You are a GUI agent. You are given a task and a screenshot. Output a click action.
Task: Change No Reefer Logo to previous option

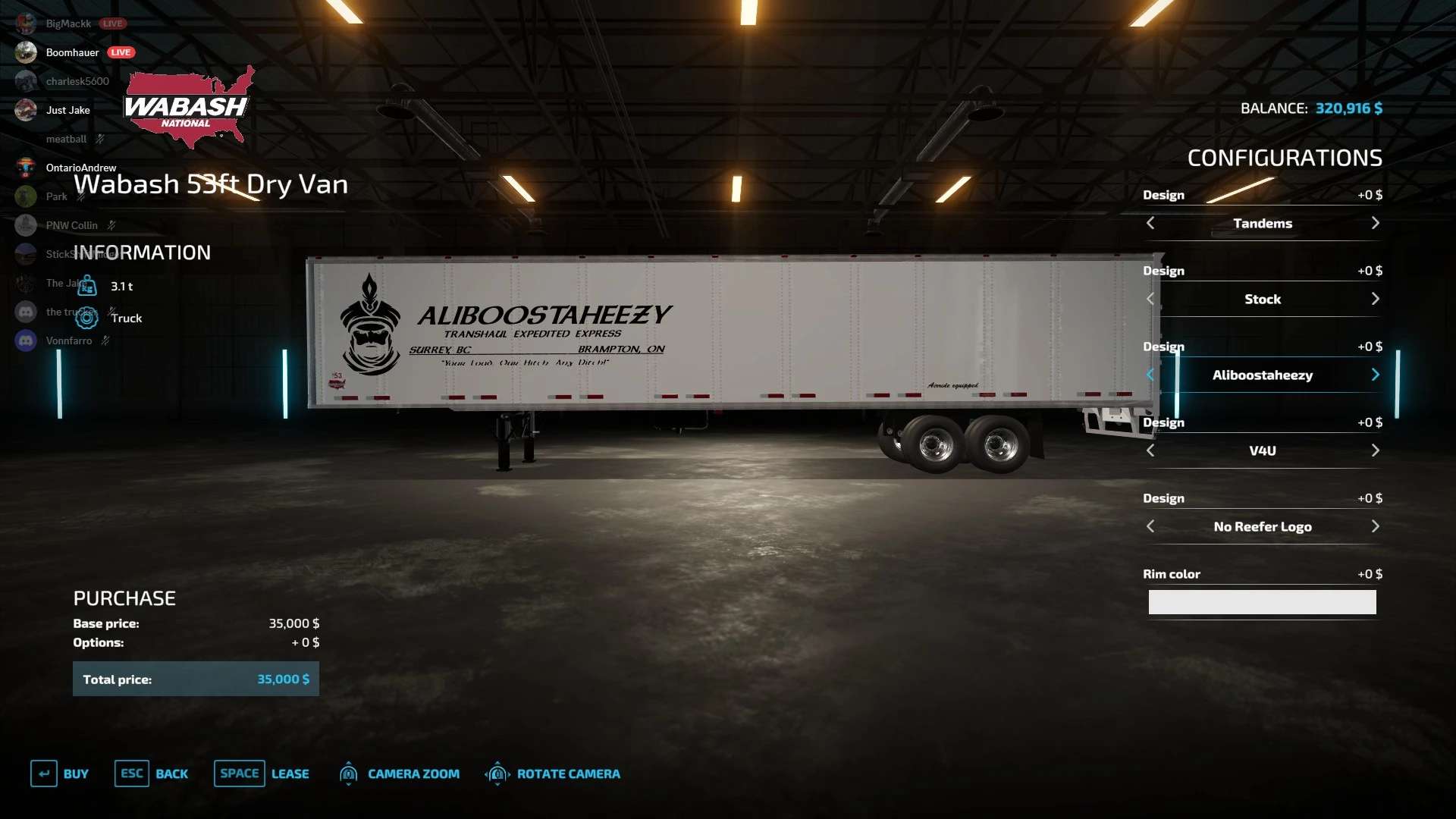coord(1150,526)
